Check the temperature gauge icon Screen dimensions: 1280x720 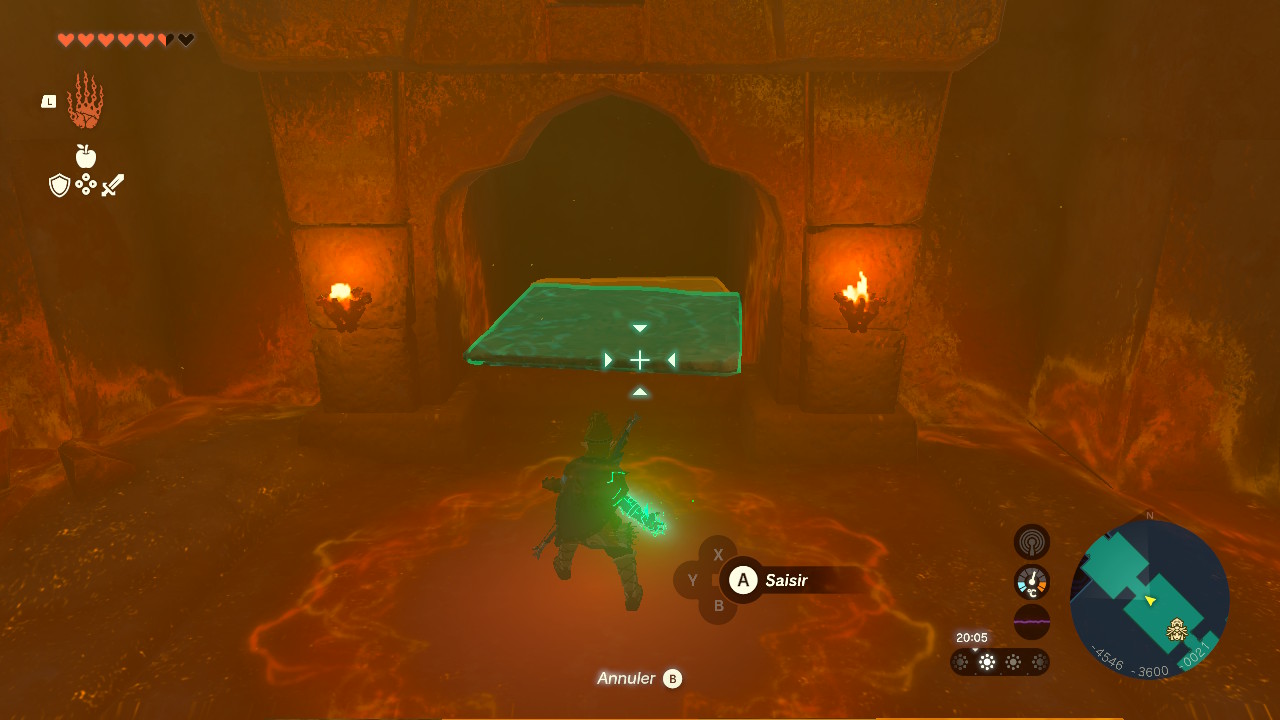[1031, 582]
